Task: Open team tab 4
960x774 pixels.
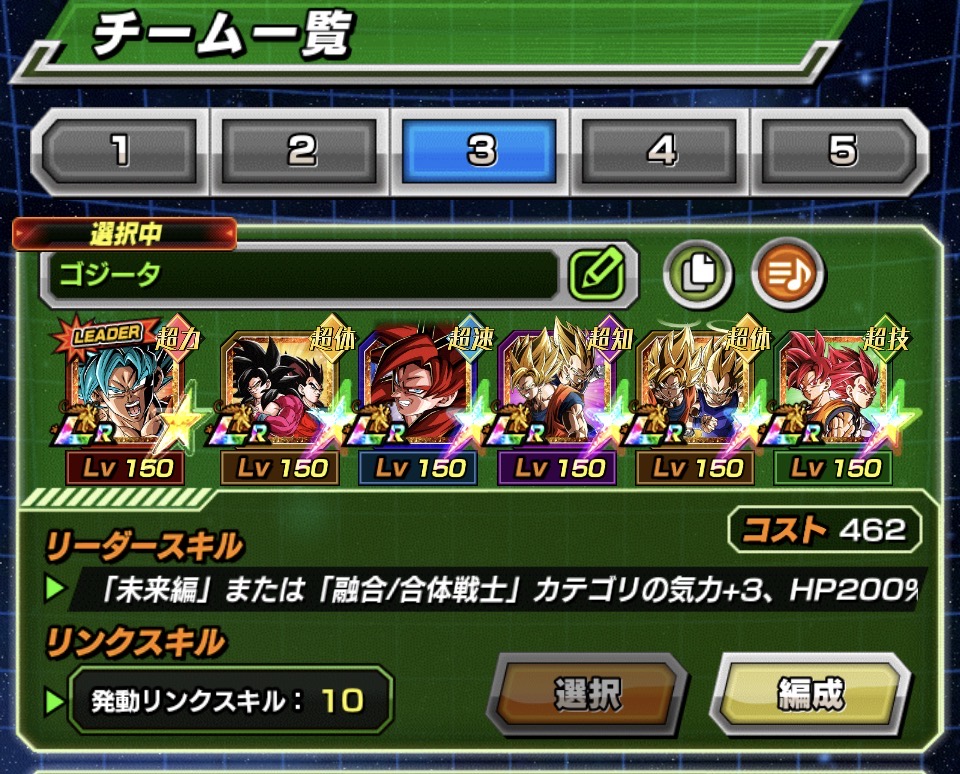Action: click(x=662, y=151)
